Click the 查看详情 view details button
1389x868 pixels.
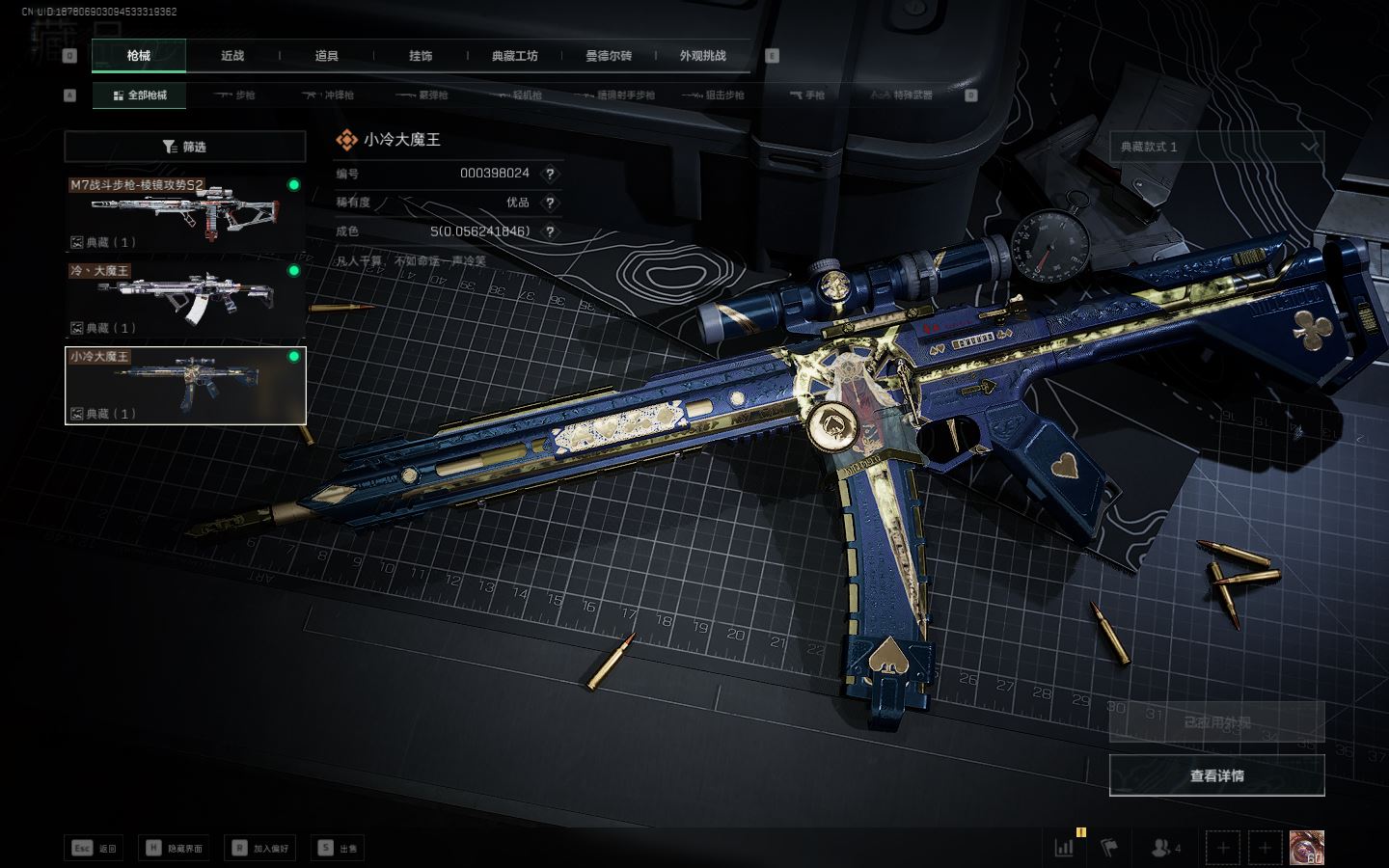point(1216,775)
